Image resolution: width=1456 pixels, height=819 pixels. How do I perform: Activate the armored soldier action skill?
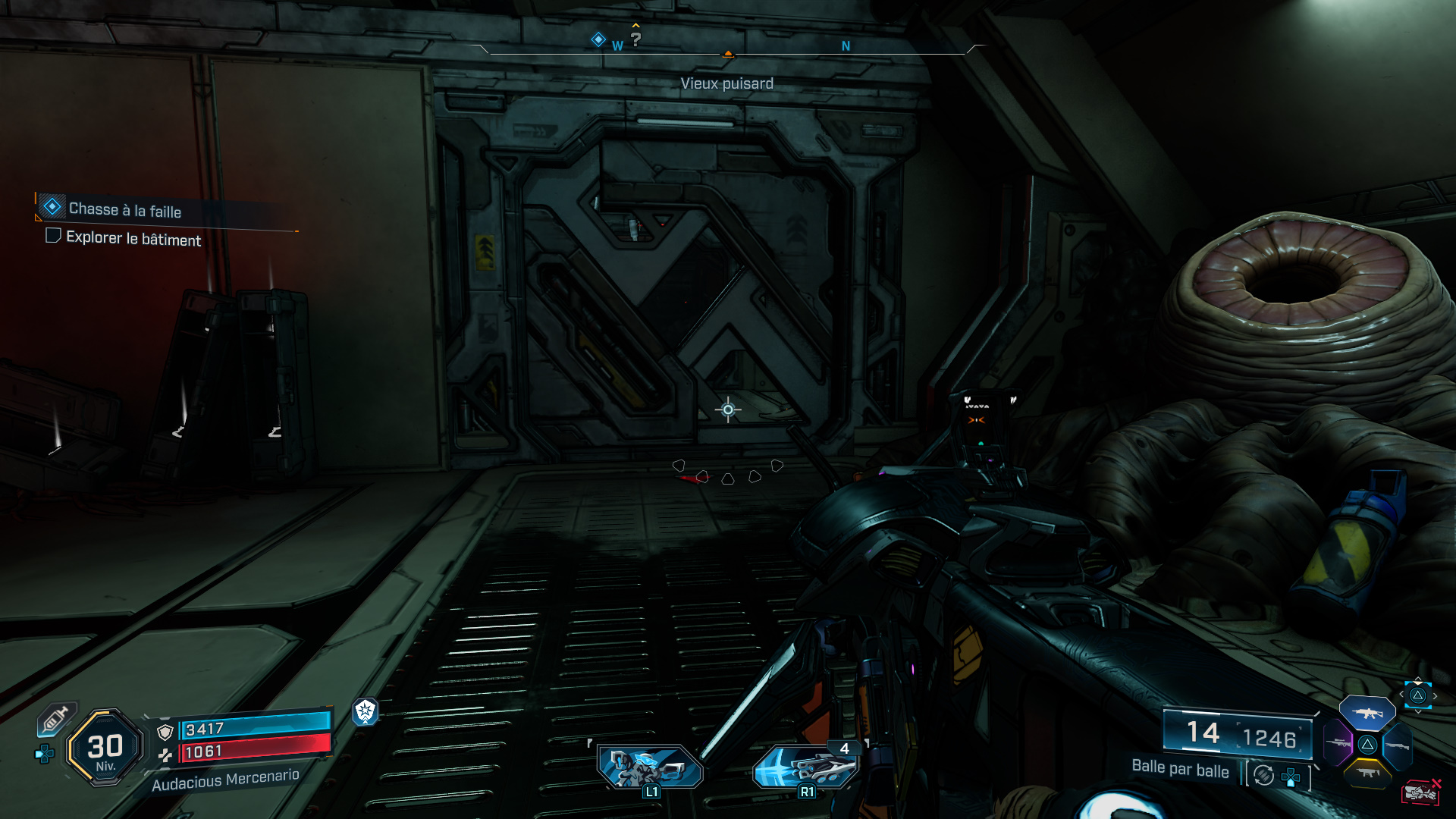[650, 767]
